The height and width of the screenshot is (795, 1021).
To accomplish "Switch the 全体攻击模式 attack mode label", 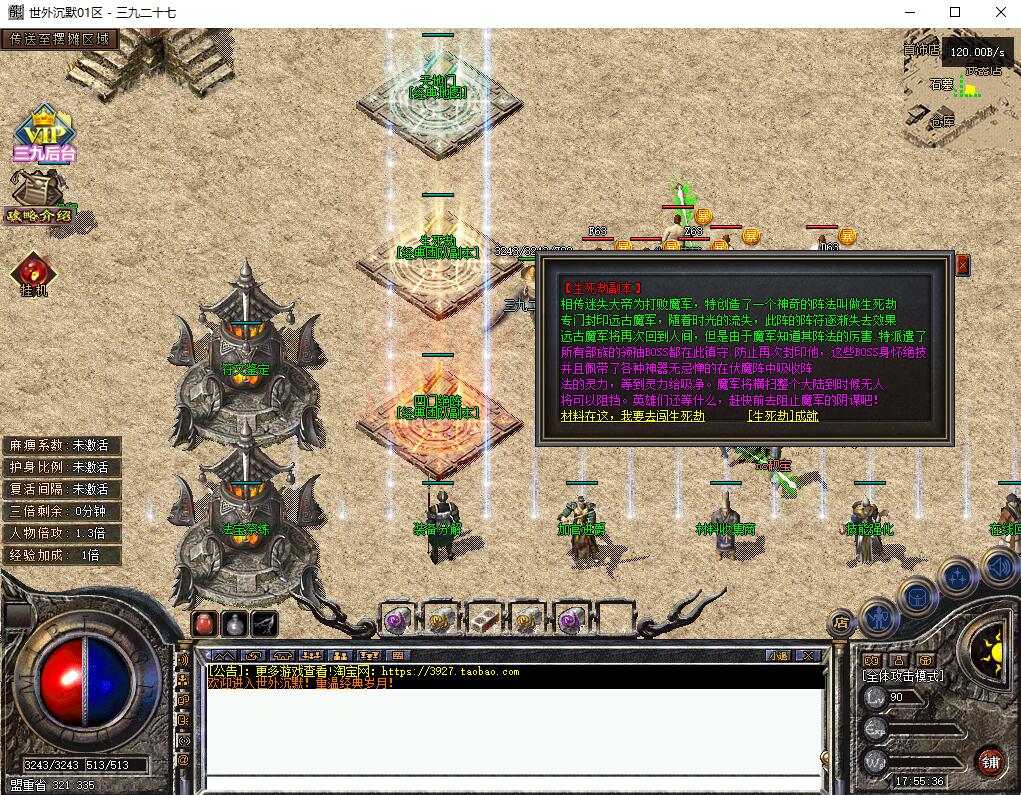I will [902, 675].
